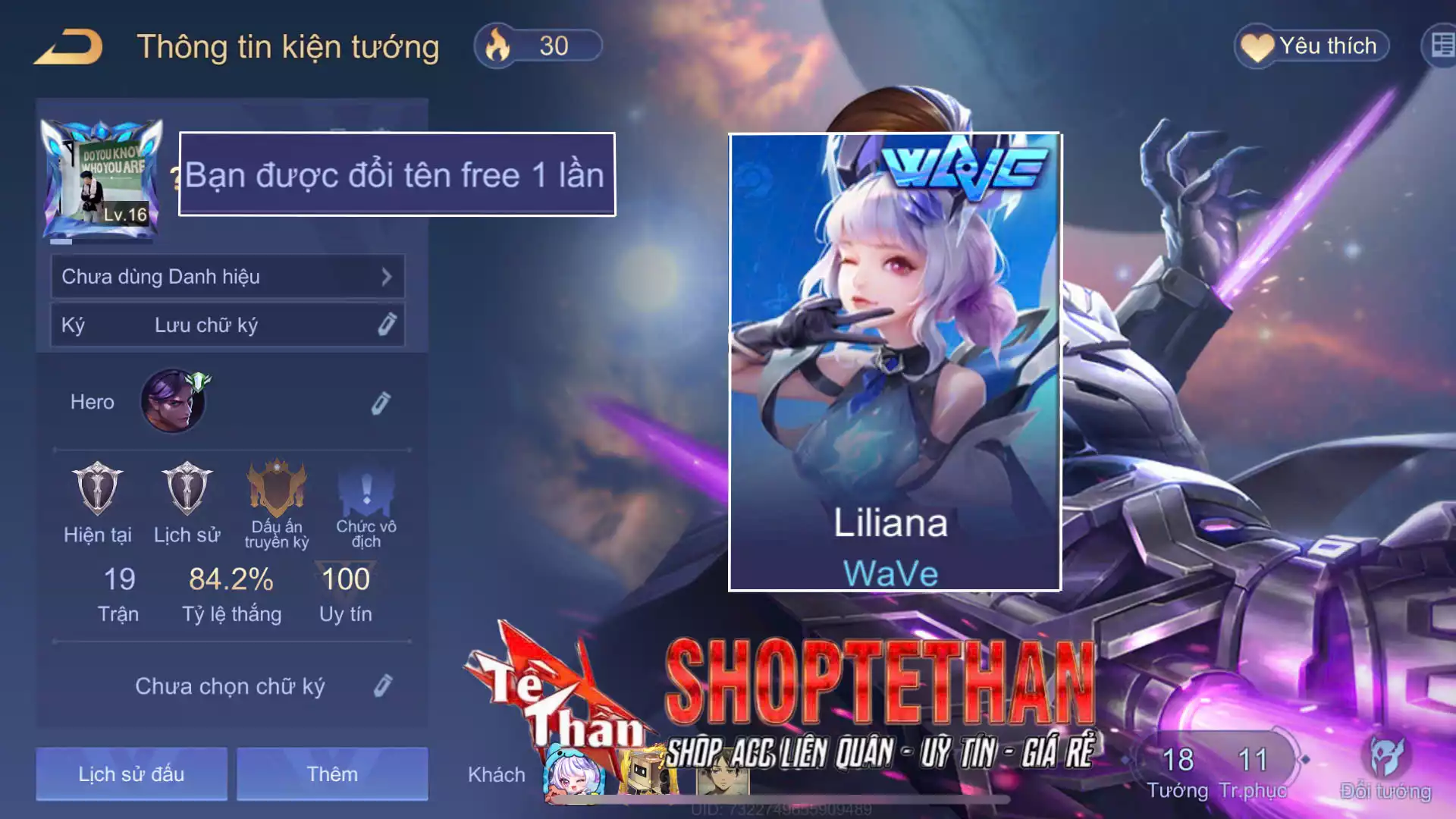Tap the back arrow in top left corner
Image resolution: width=1456 pixels, height=819 pixels.
(67, 45)
